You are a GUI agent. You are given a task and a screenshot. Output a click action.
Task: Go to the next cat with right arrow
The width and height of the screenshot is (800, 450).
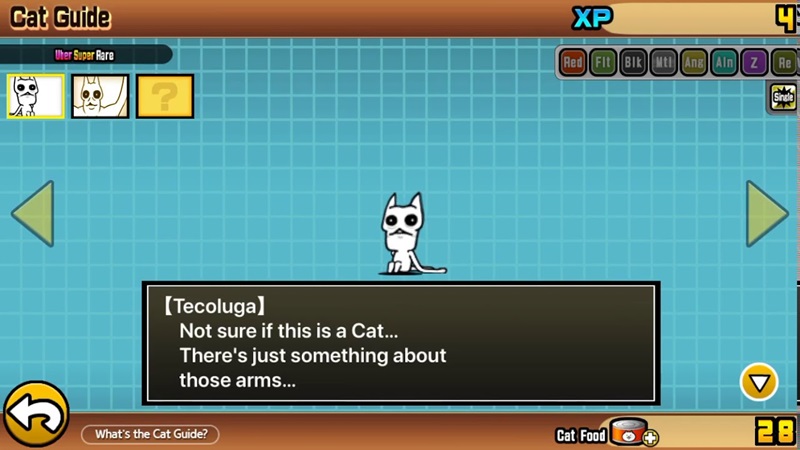768,214
